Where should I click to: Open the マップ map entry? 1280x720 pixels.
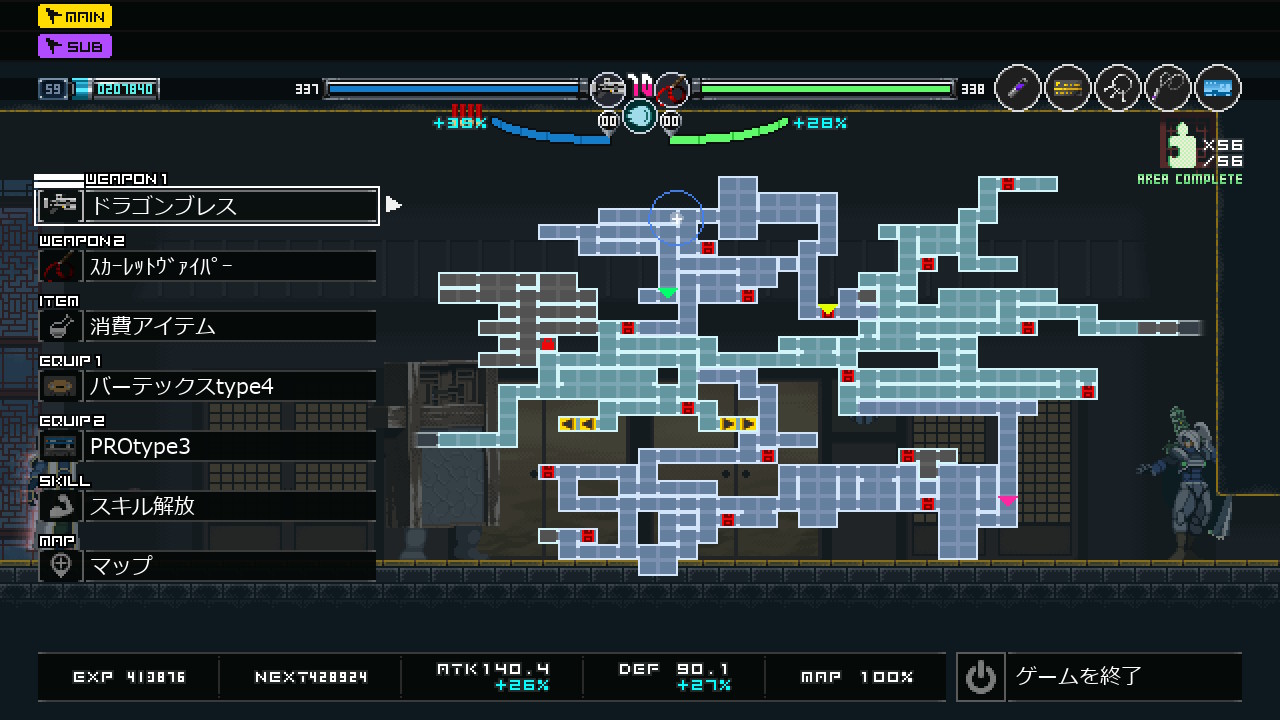coord(207,566)
